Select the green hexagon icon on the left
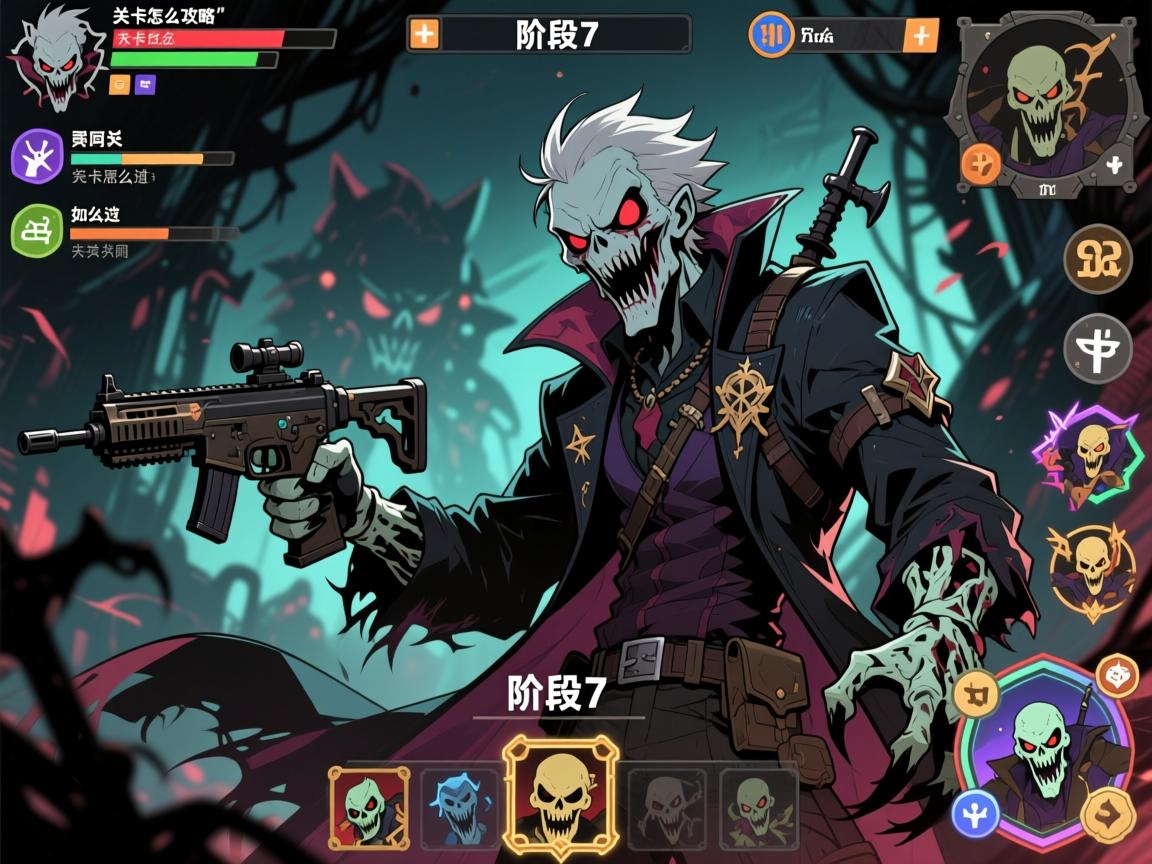The image size is (1152, 864). coord(37,231)
